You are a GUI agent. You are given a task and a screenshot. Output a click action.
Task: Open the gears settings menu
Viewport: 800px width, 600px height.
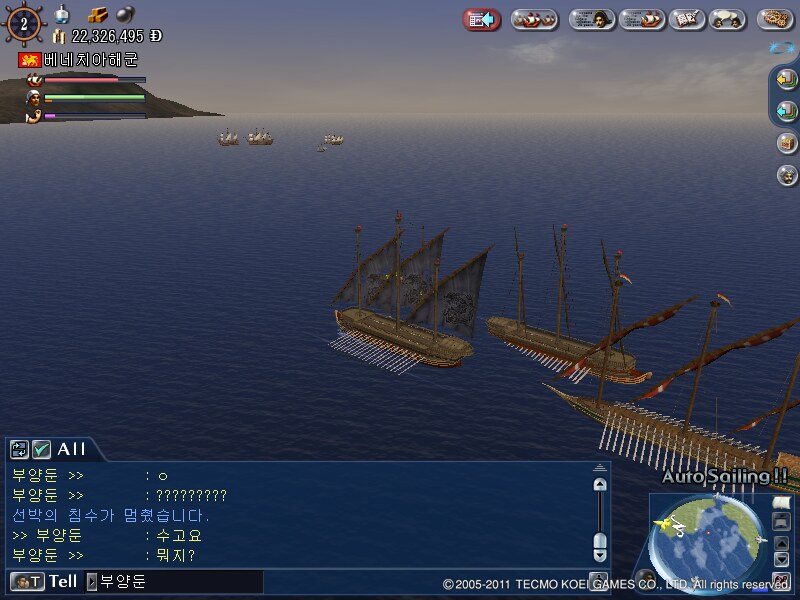(x=775, y=19)
